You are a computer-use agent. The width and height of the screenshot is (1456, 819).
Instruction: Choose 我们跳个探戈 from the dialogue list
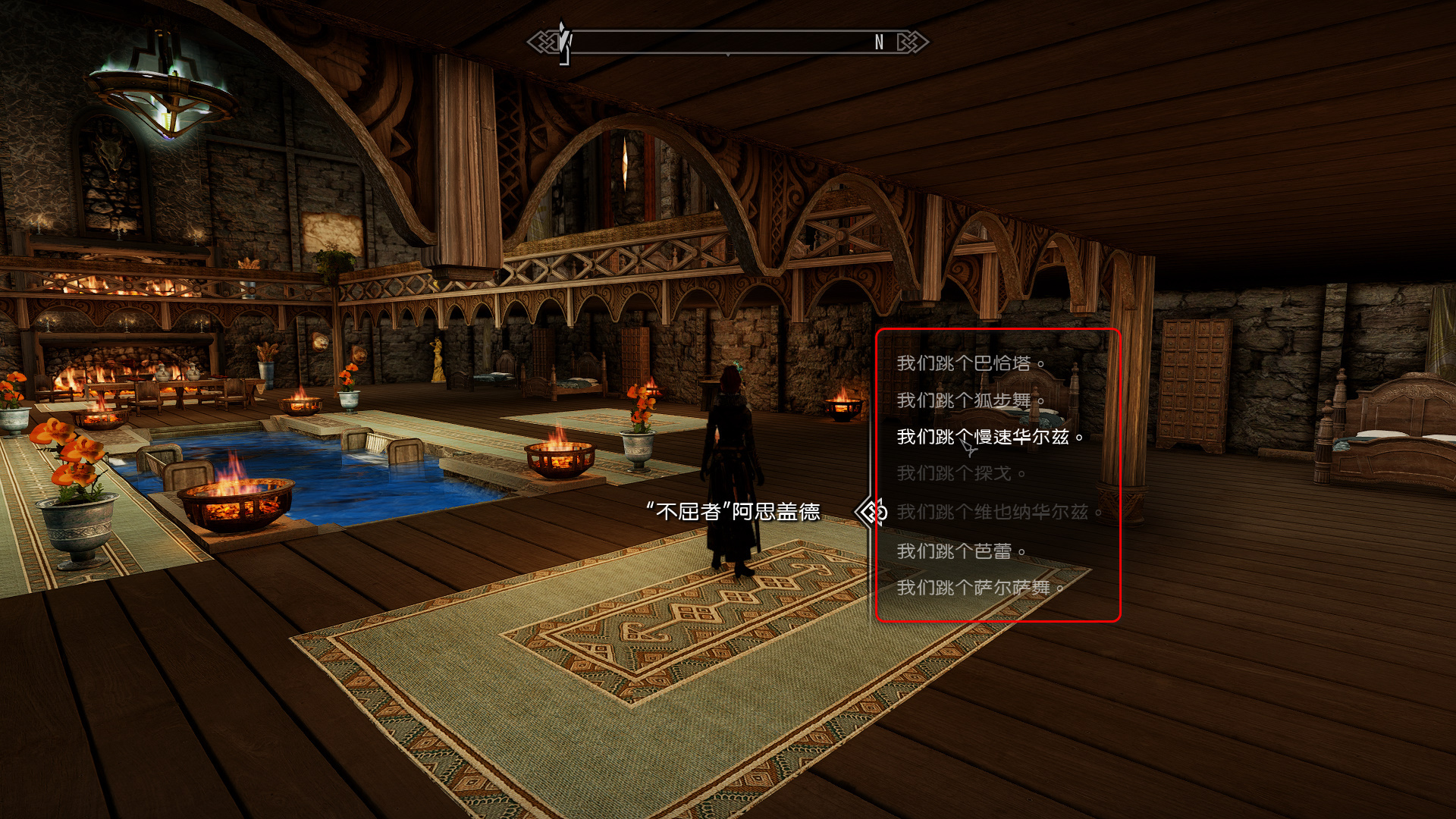[960, 474]
